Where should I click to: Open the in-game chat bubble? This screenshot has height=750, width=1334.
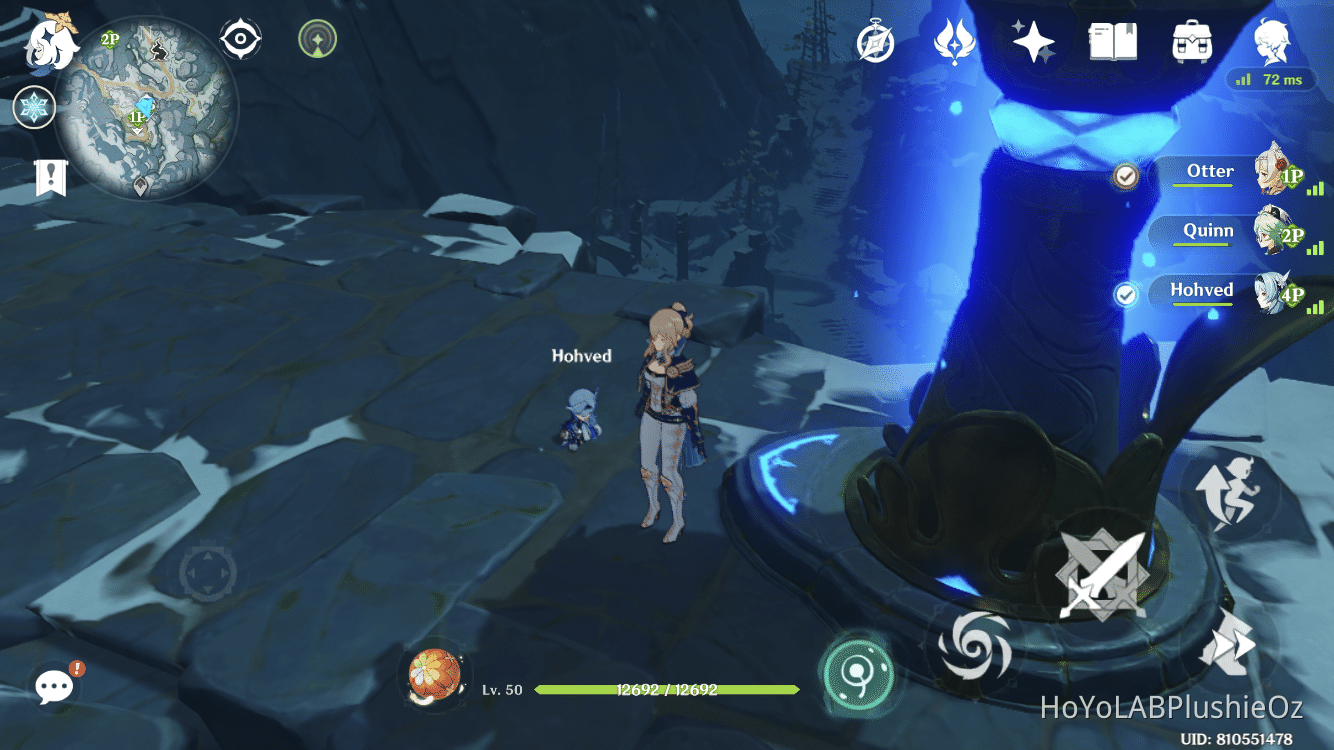[52, 686]
